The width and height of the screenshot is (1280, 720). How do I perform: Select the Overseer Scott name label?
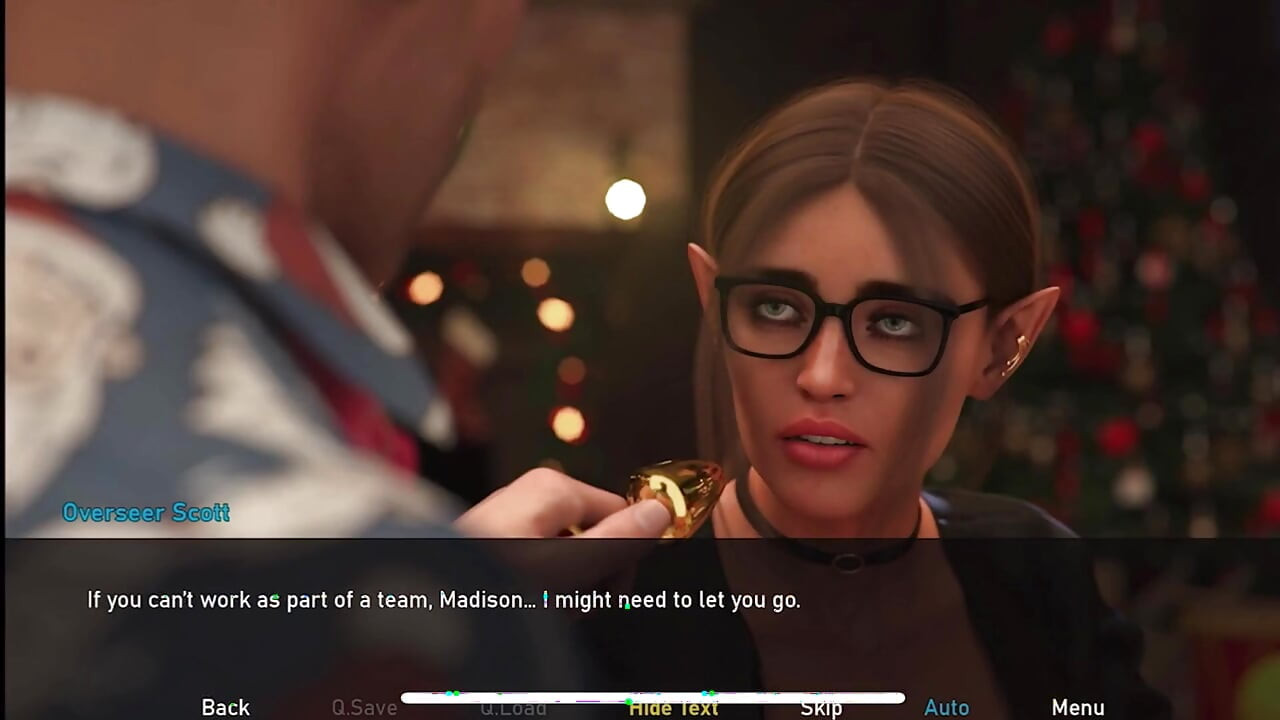(x=146, y=513)
